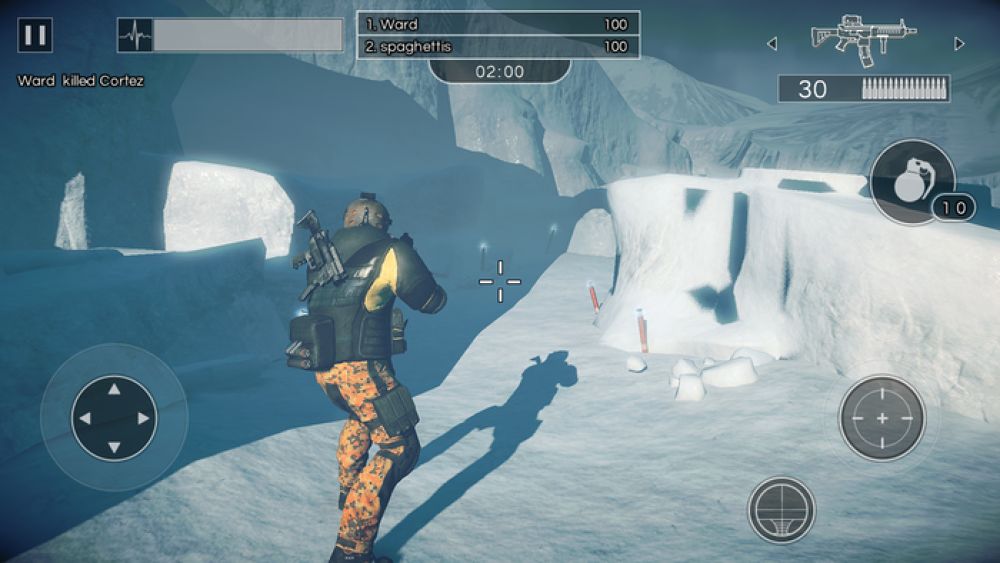
Task: Select spaghettis' row on the scoreboard
Action: [498, 46]
